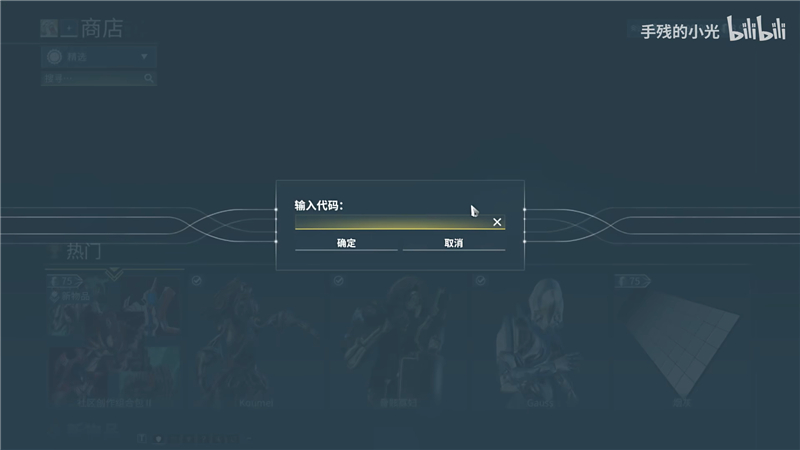Clear the code field with the X
This screenshot has height=450, width=800.
tap(497, 222)
